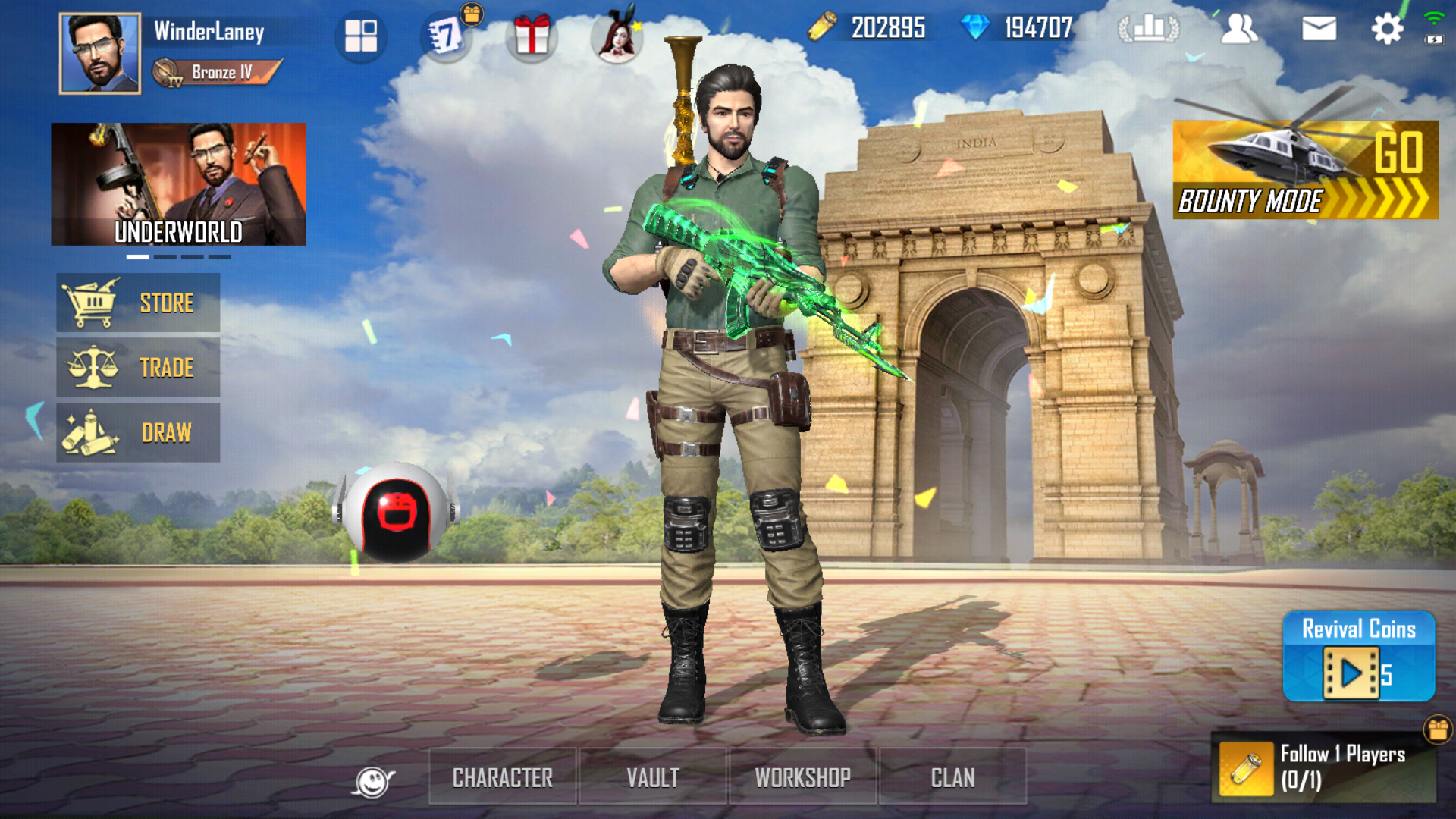The image size is (1456, 819).
Task: View the leaderboard rankings icon
Action: coord(1150,29)
